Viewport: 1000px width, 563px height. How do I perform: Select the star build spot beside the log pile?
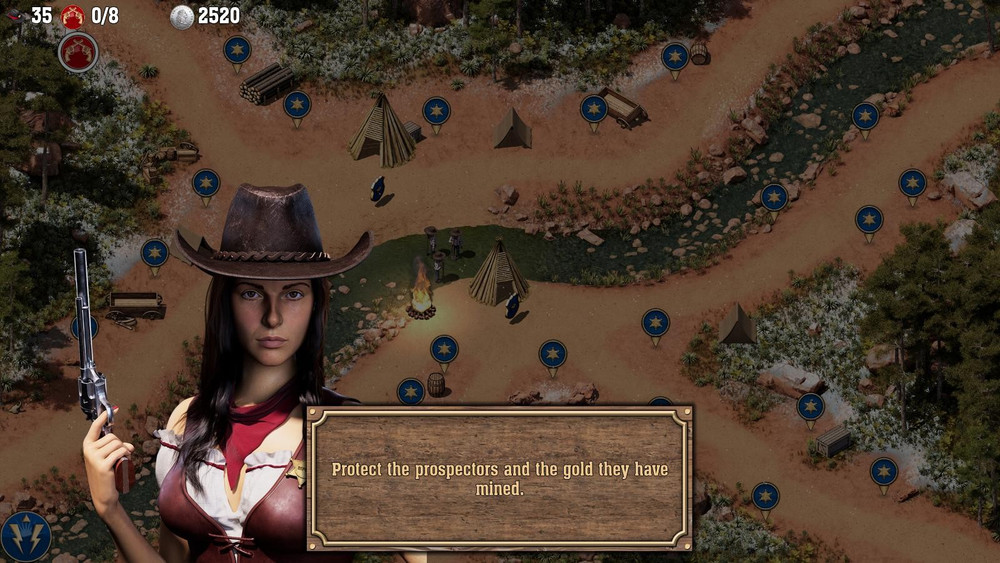[x=297, y=105]
